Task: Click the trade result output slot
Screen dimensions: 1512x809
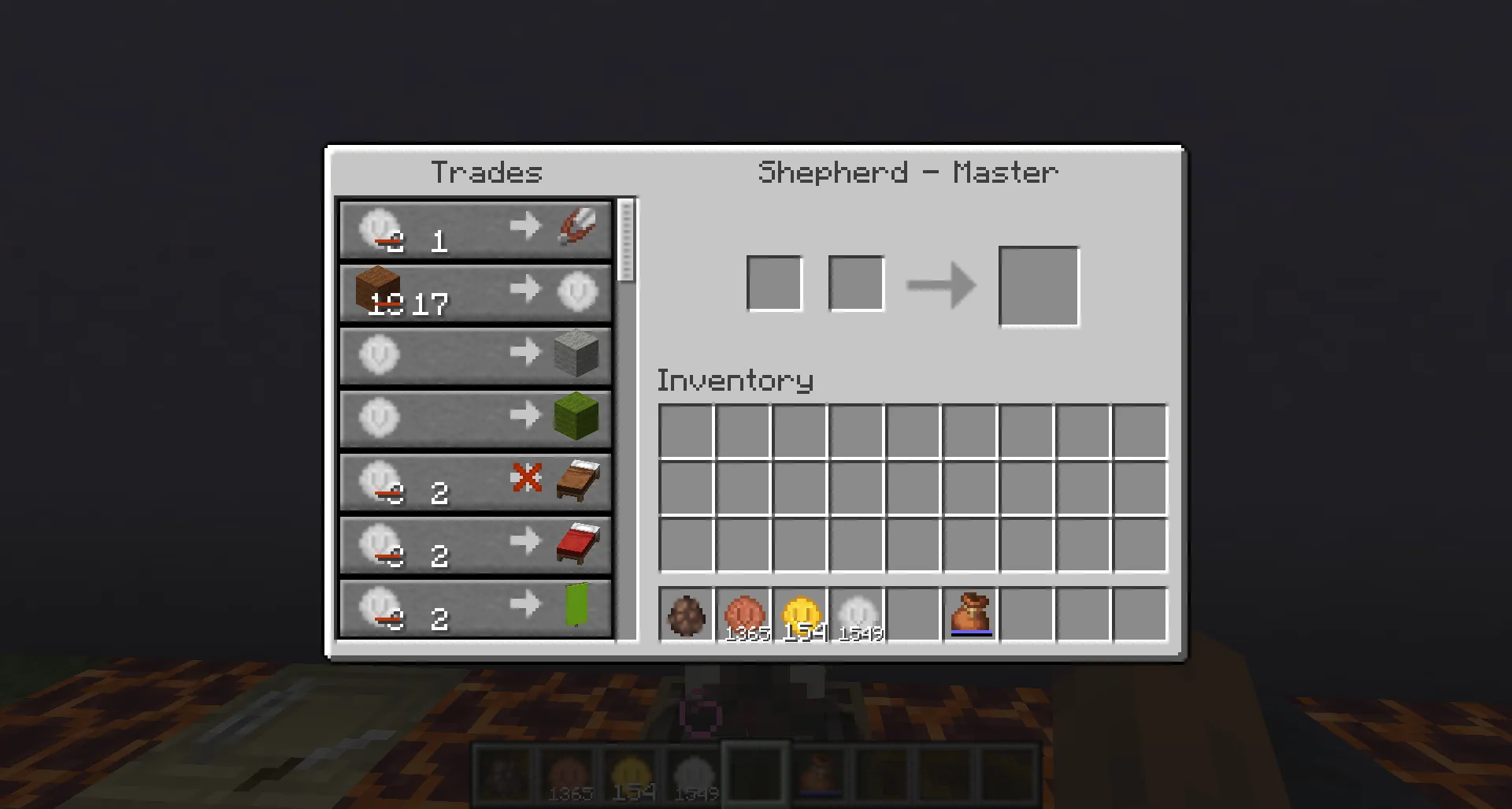Action: tap(1038, 285)
